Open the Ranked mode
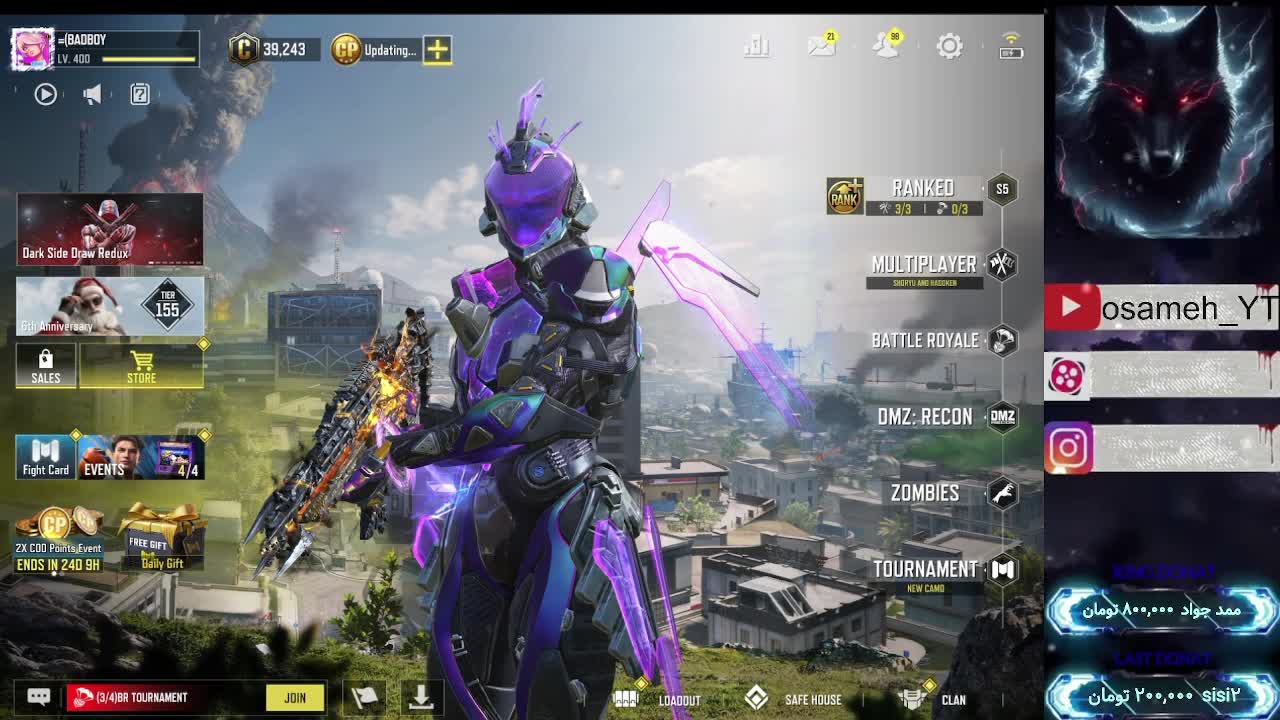Image resolution: width=1280 pixels, height=720 pixels. point(923,189)
